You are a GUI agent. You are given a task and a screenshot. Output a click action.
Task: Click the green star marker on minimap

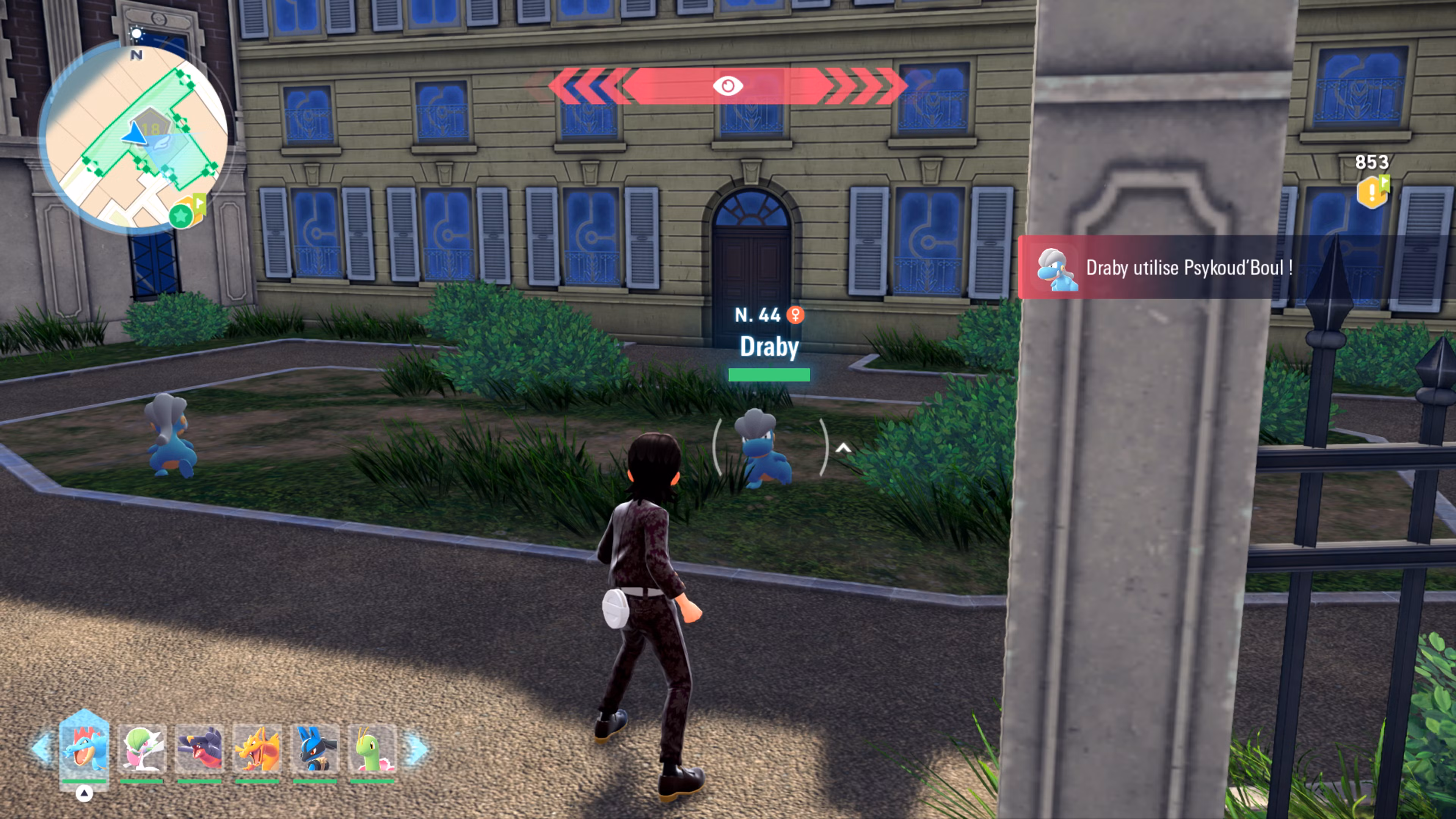click(x=181, y=216)
